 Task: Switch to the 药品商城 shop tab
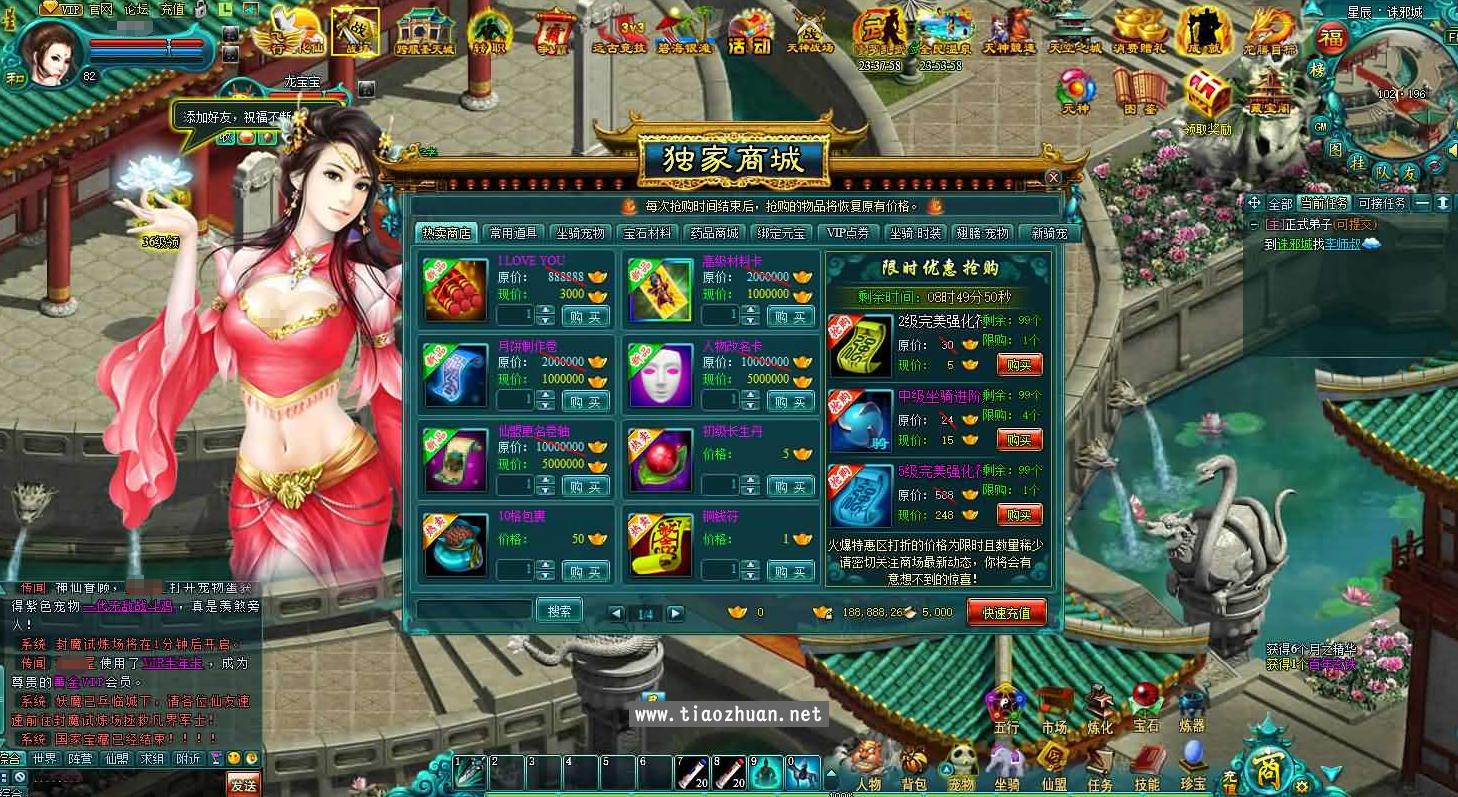713,231
